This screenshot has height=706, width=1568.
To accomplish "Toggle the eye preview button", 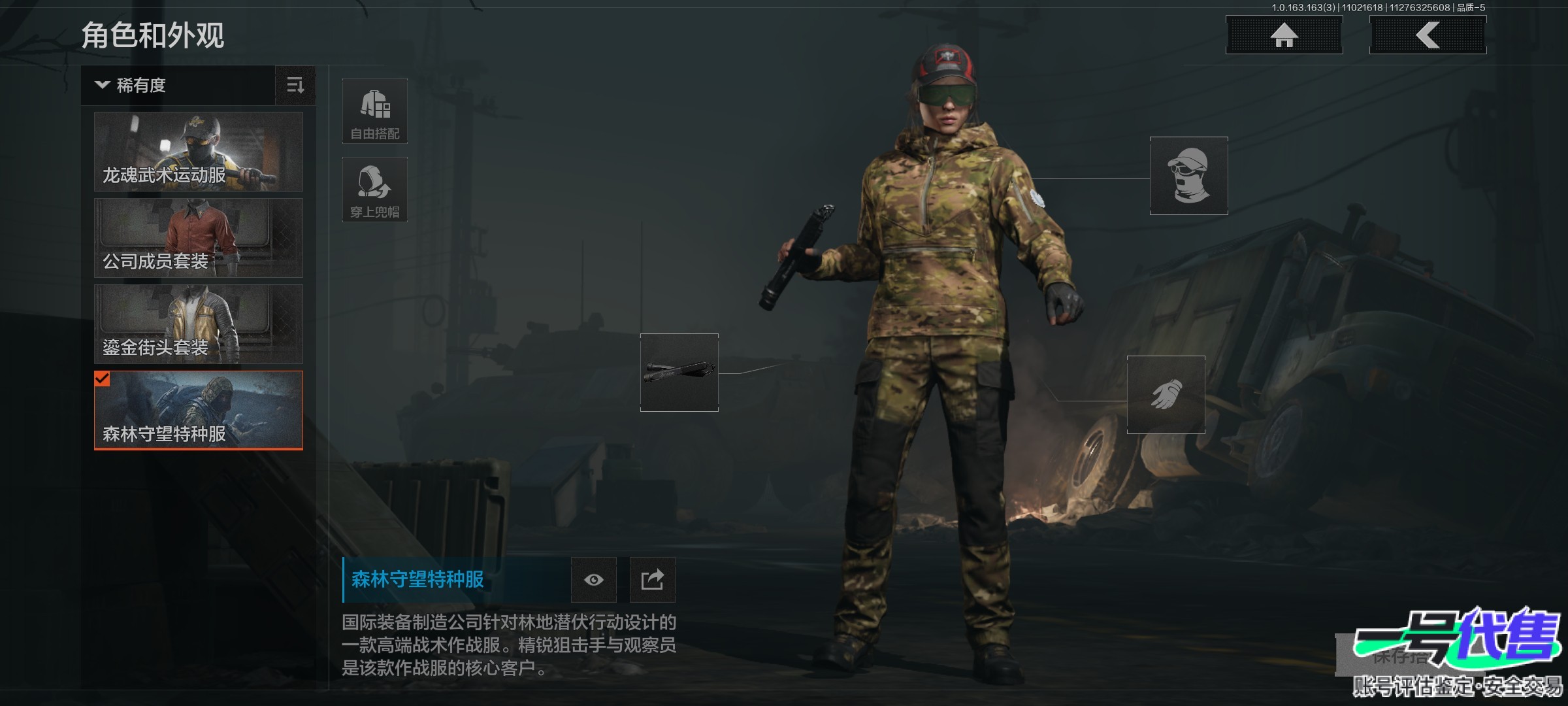I will [593, 580].
